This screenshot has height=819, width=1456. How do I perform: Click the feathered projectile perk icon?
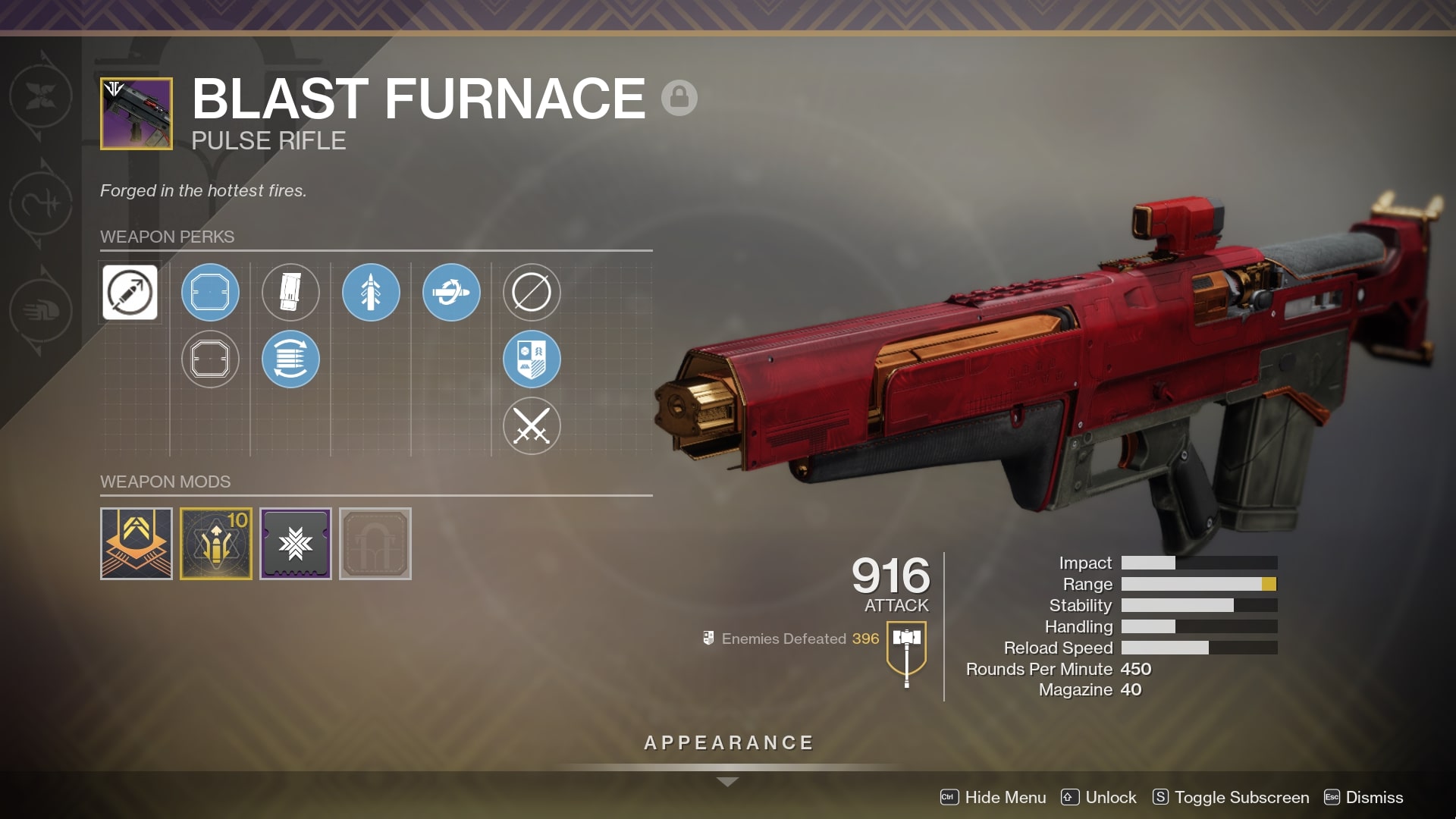[371, 293]
